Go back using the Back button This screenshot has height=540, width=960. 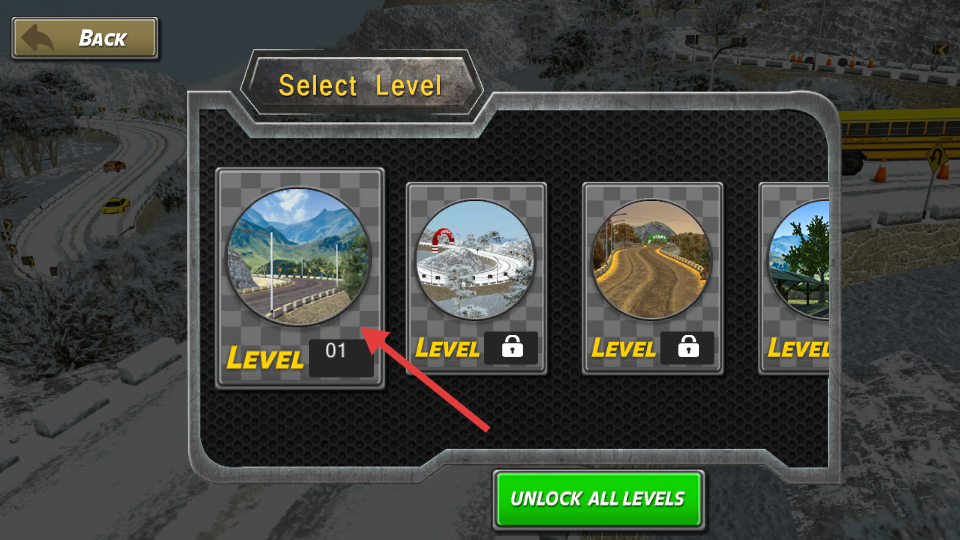click(85, 39)
